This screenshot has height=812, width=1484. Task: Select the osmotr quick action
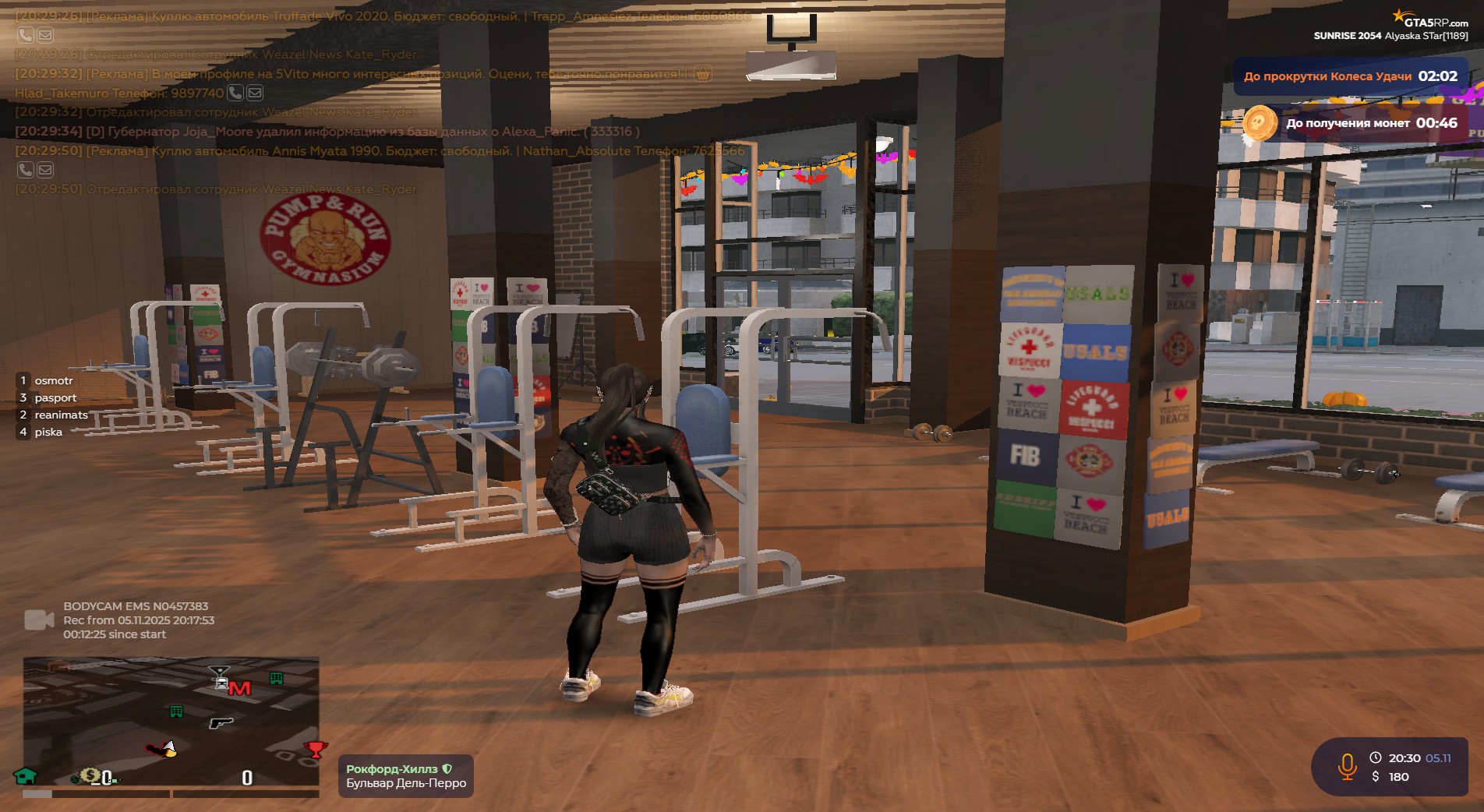point(53,381)
